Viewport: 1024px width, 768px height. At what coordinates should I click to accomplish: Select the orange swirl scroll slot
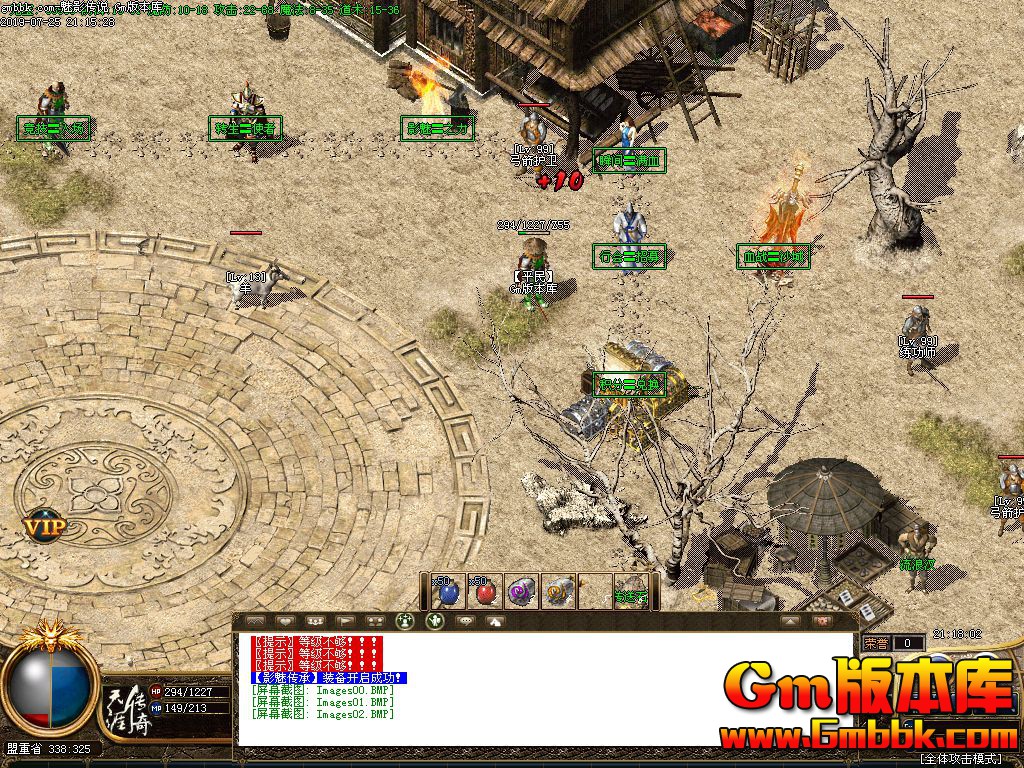pyautogui.click(x=559, y=591)
